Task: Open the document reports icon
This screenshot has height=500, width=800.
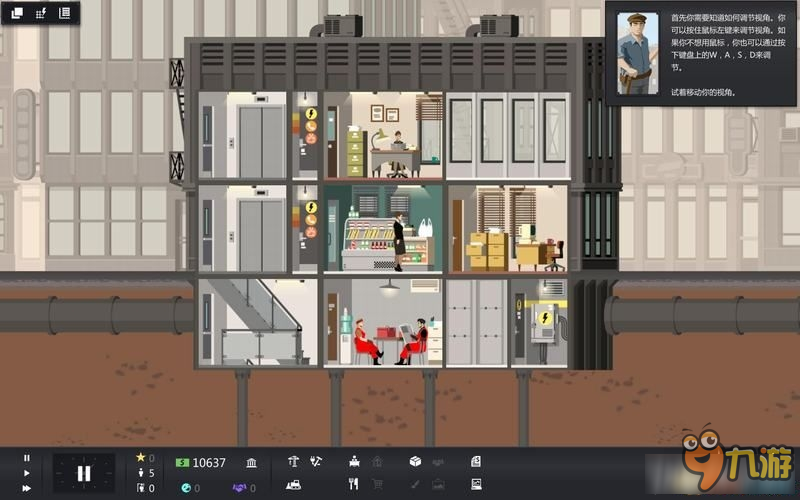Action: click(x=476, y=462)
